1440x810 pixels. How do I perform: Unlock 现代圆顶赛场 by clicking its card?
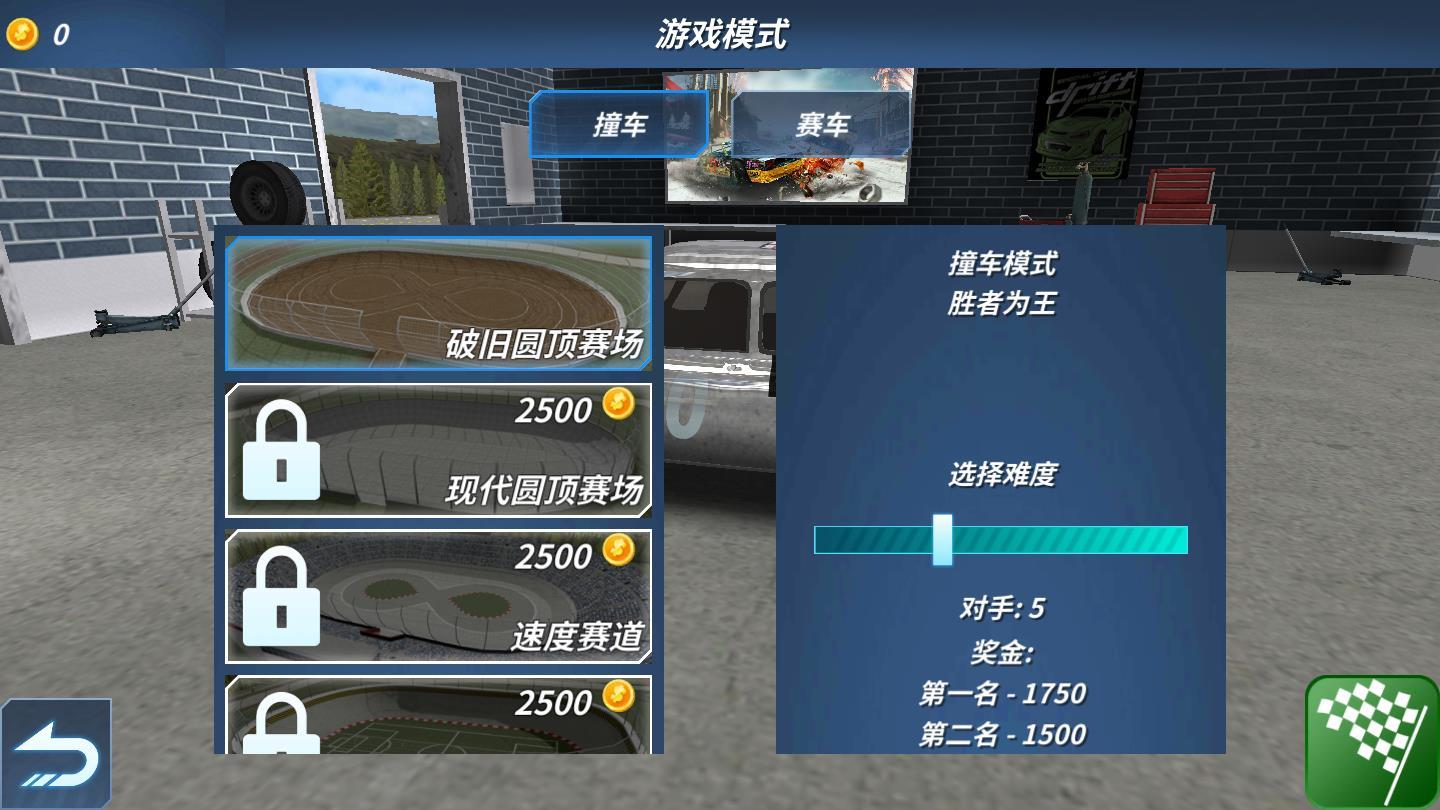click(440, 449)
